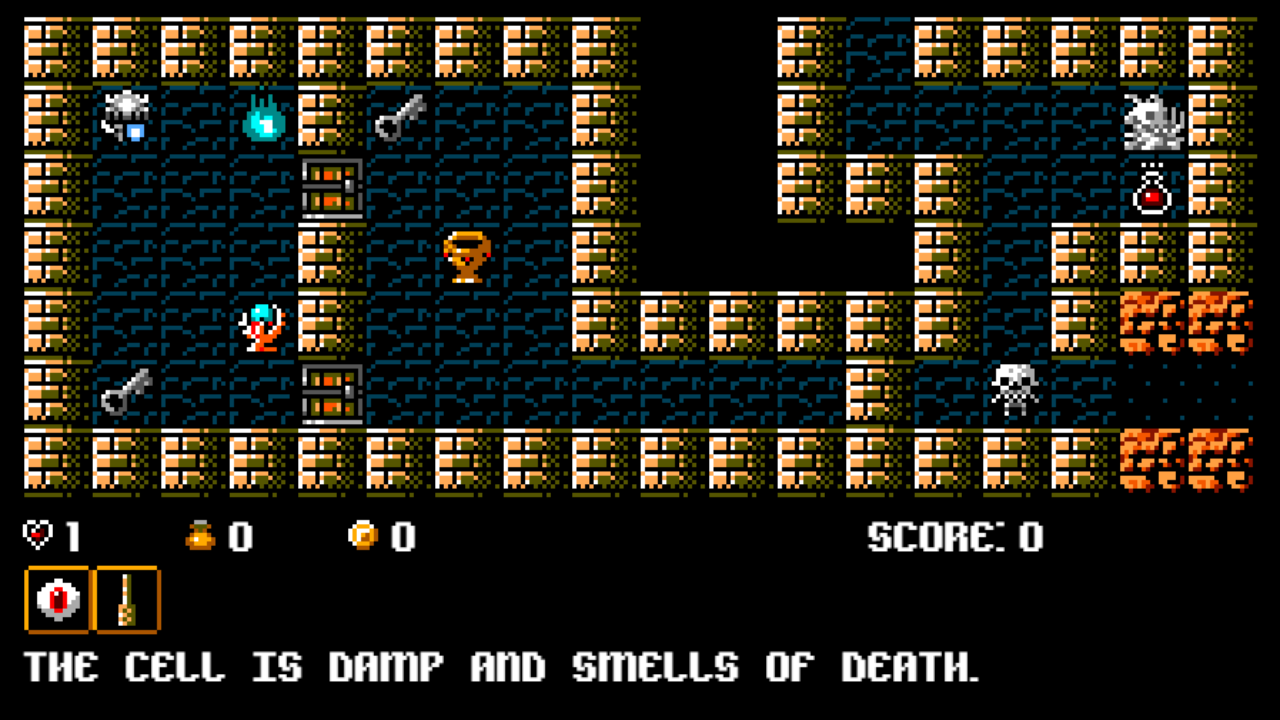Click the white dragon enemy on the right
Viewport: 1280px width, 720px height.
tap(1152, 120)
